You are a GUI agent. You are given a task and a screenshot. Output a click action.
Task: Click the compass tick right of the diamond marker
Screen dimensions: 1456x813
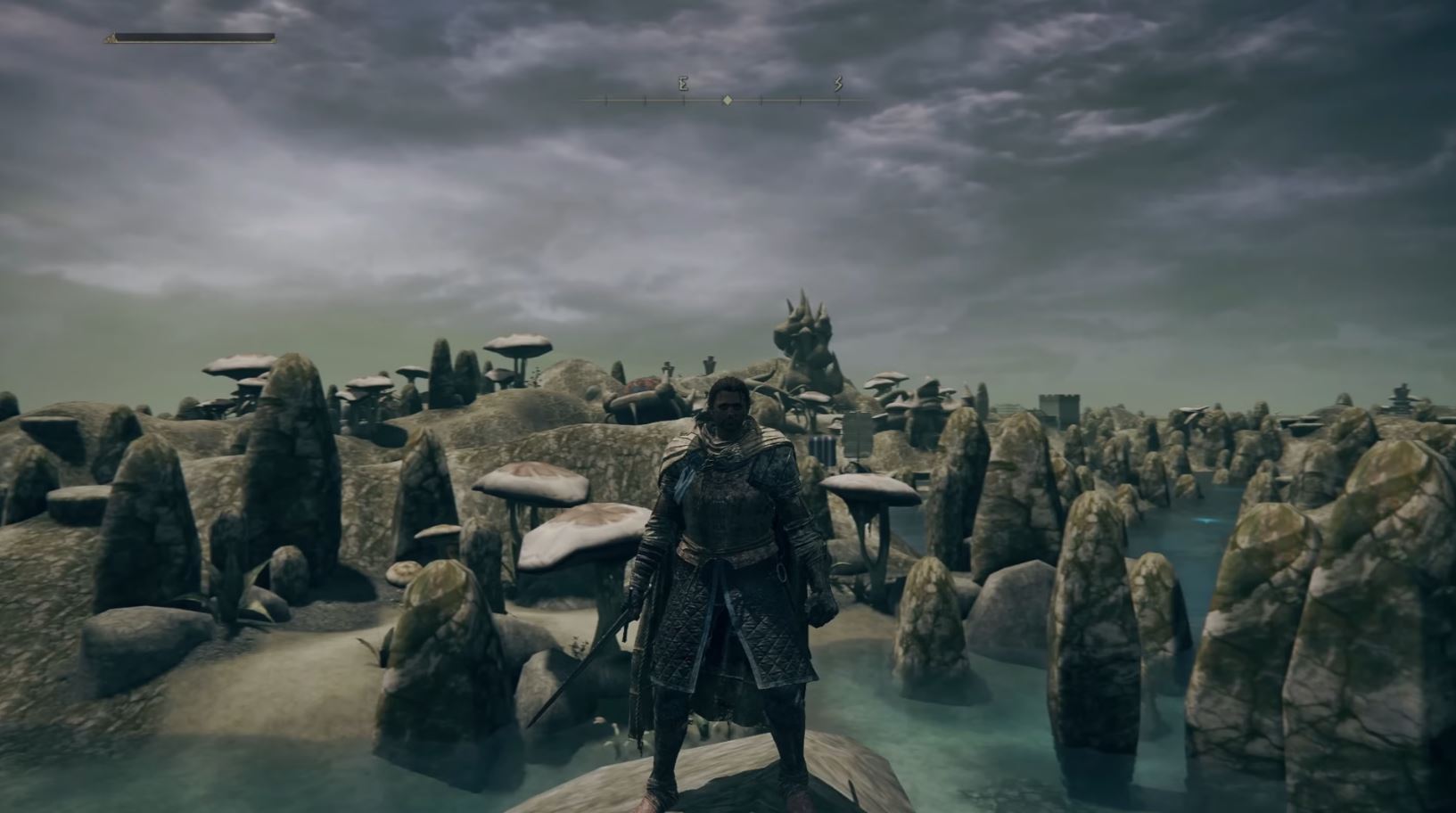[x=761, y=101]
